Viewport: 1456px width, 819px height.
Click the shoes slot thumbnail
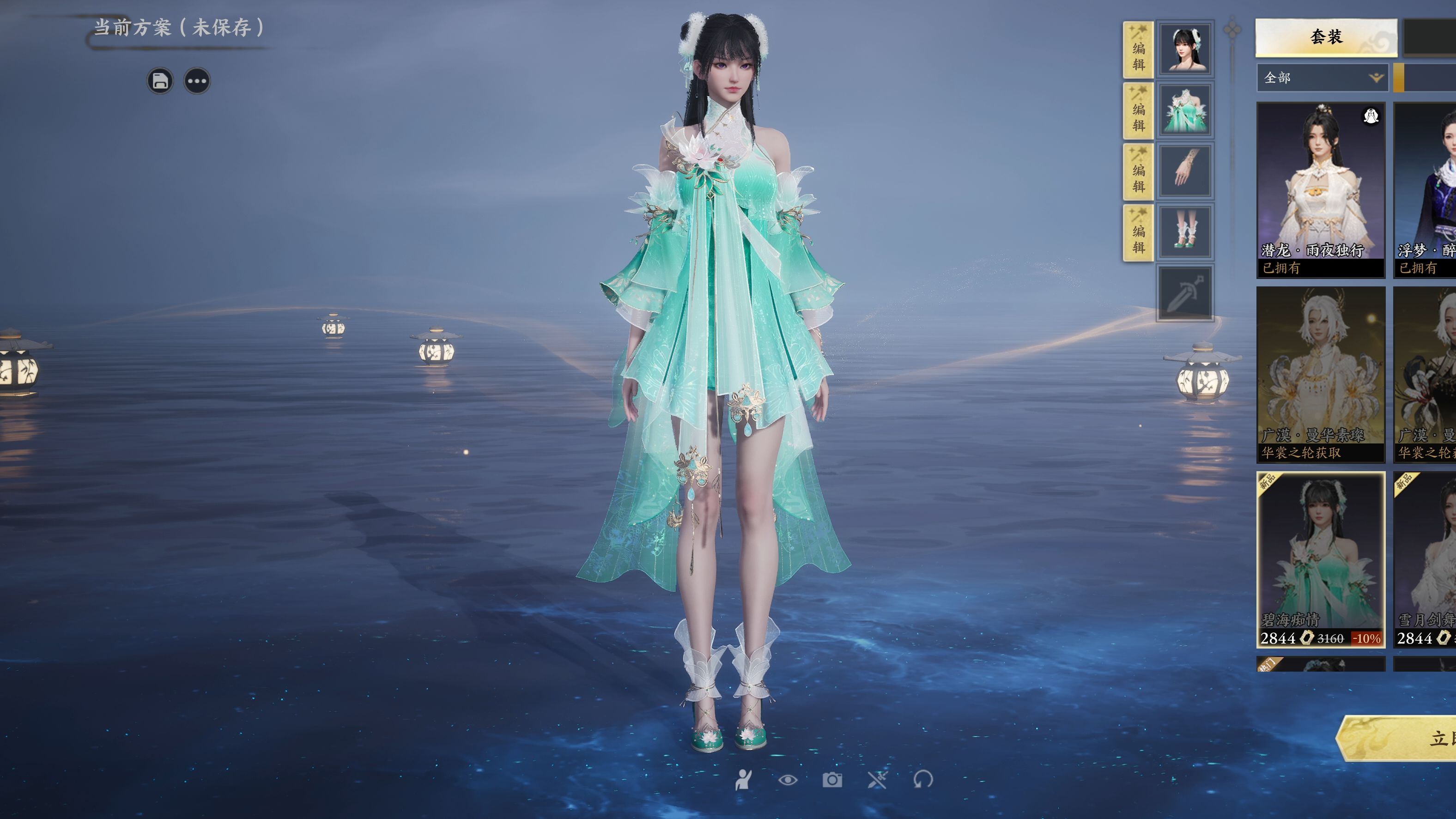coord(1185,231)
